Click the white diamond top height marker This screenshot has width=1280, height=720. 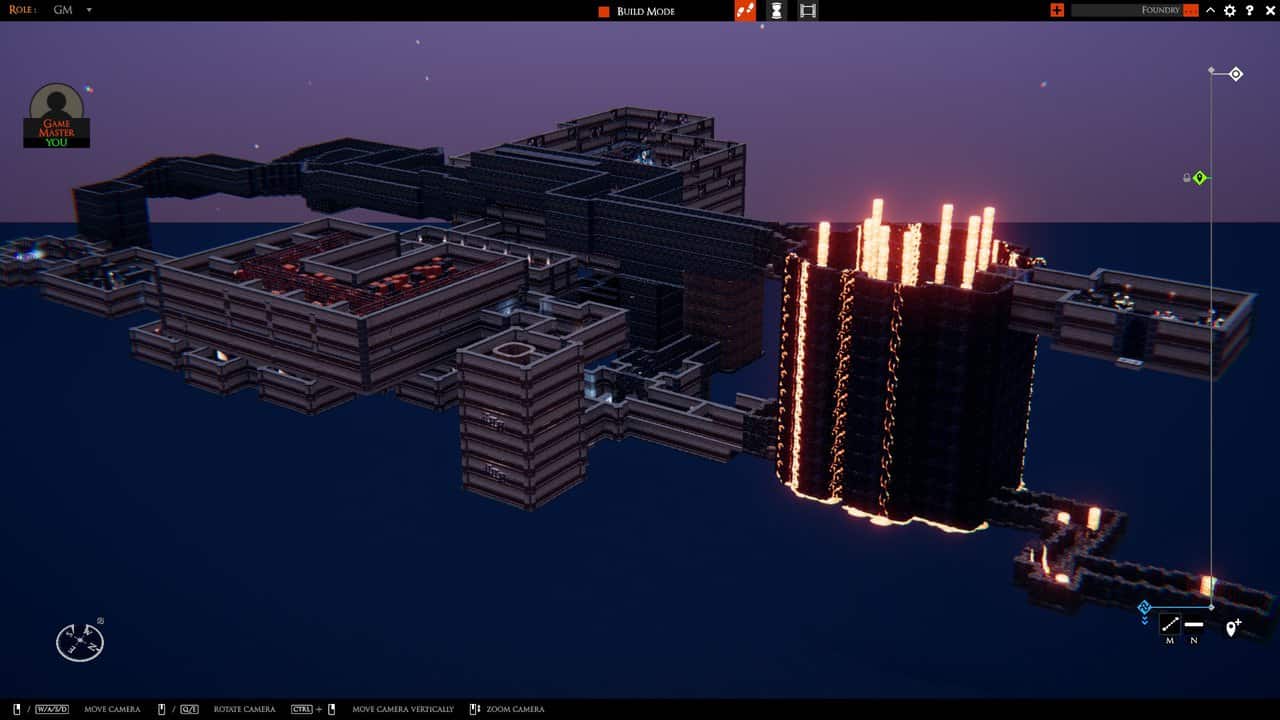(1236, 74)
